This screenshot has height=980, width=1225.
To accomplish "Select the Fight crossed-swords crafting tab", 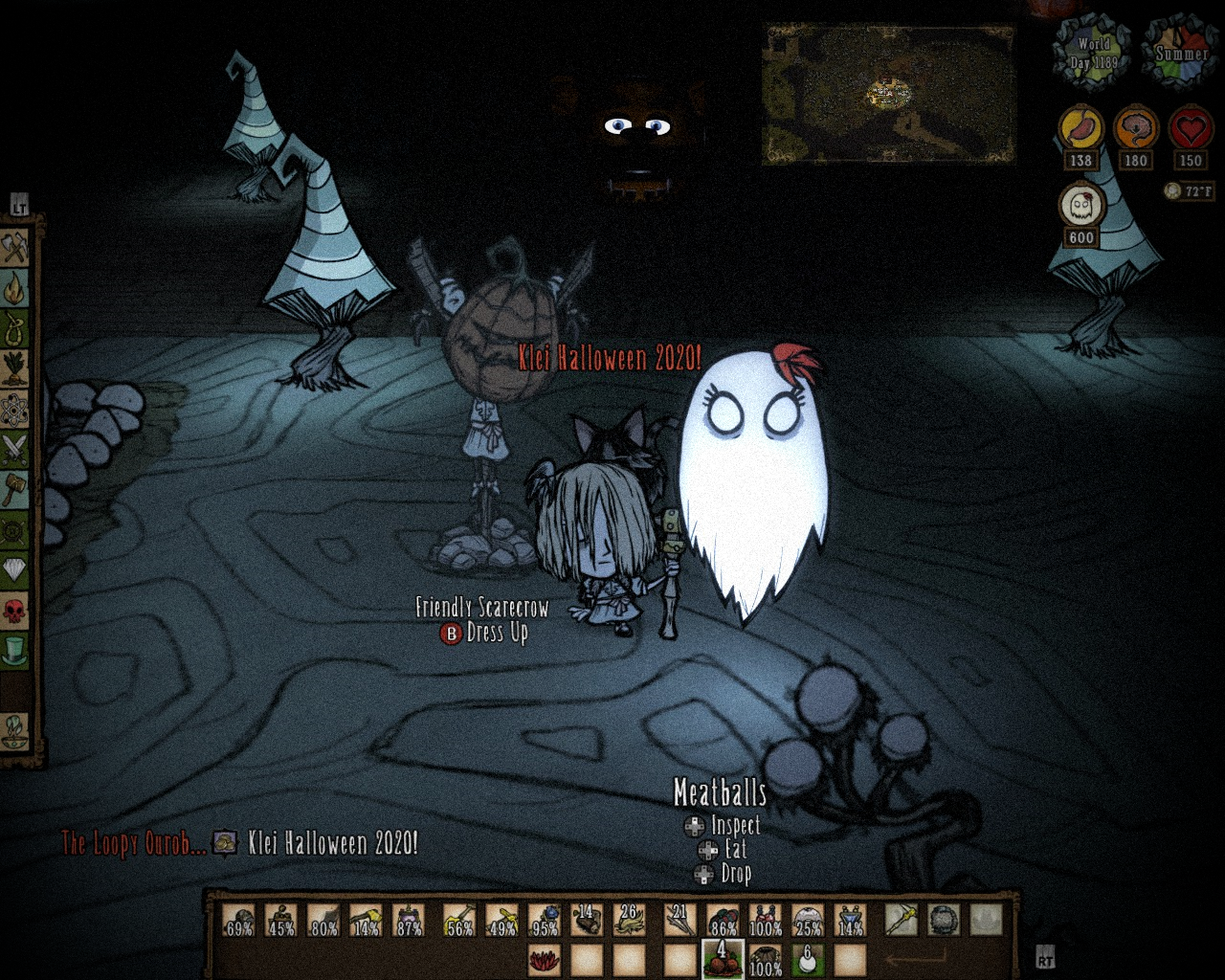I will (15, 448).
